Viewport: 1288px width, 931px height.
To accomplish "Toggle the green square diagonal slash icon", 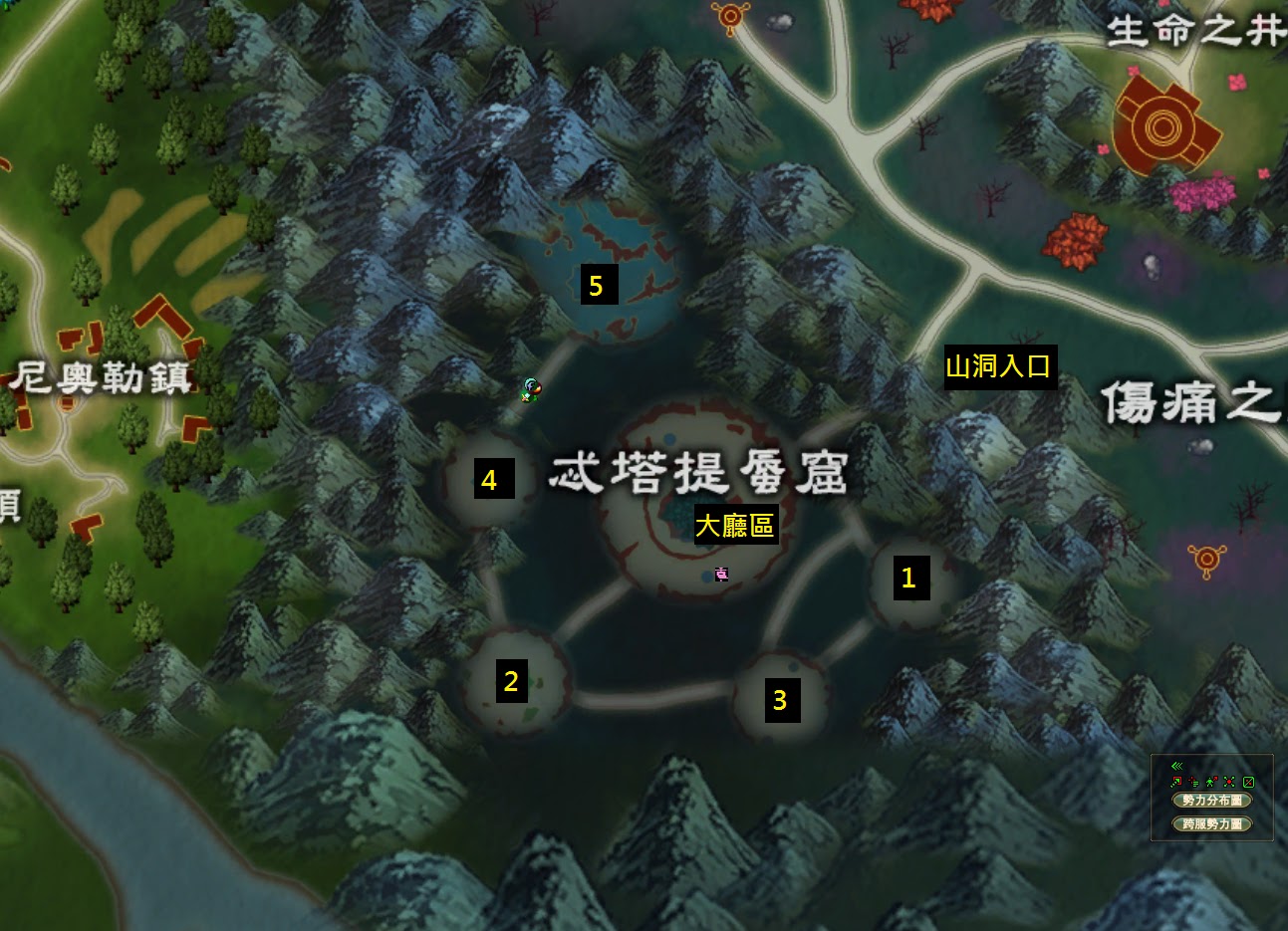I will 1248,782.
